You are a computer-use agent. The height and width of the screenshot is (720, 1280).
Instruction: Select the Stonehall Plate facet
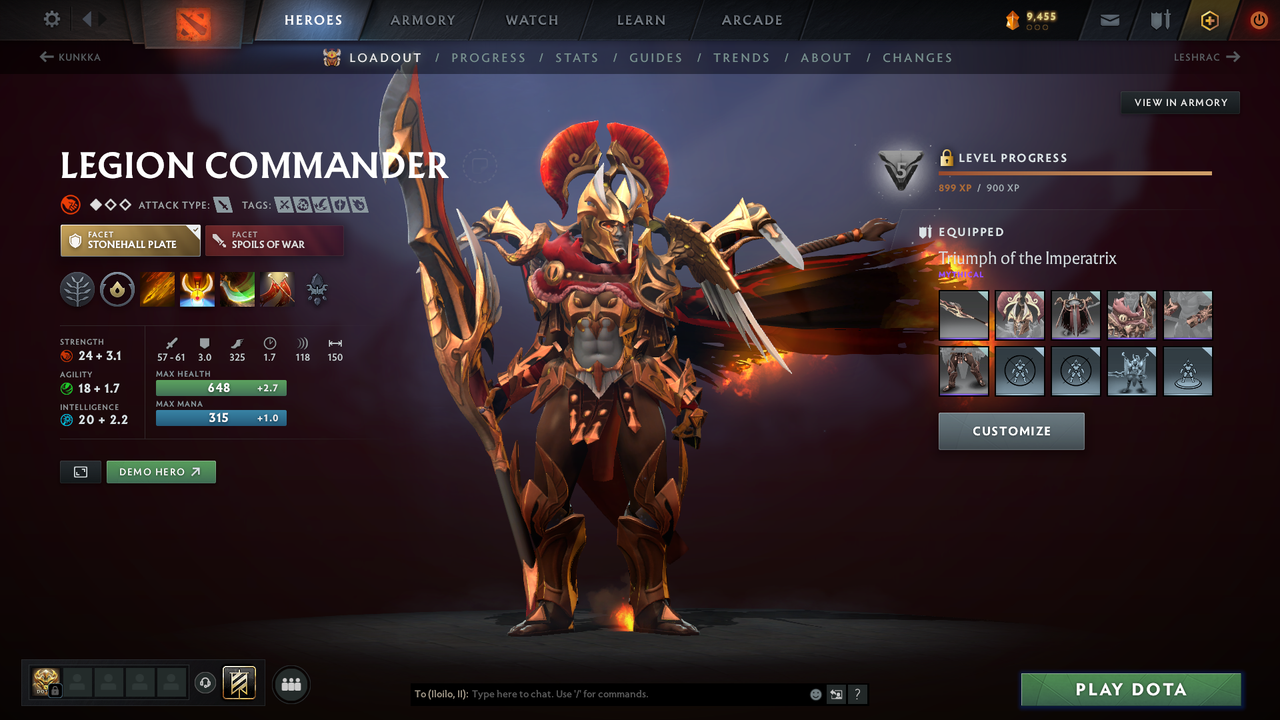click(x=130, y=240)
